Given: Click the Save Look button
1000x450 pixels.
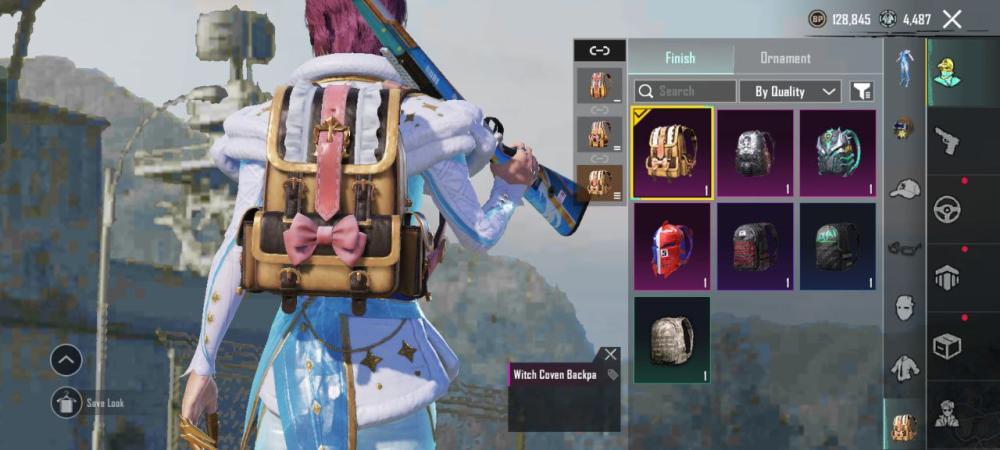Looking at the screenshot, I should [66, 402].
